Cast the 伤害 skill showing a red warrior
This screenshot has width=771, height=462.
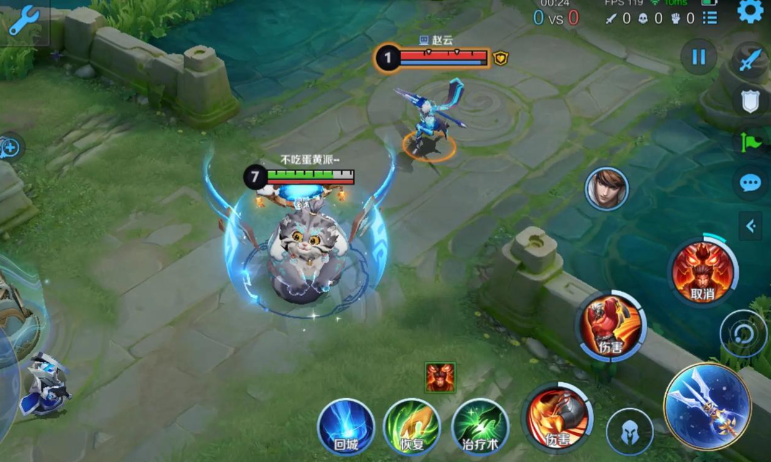(609, 327)
